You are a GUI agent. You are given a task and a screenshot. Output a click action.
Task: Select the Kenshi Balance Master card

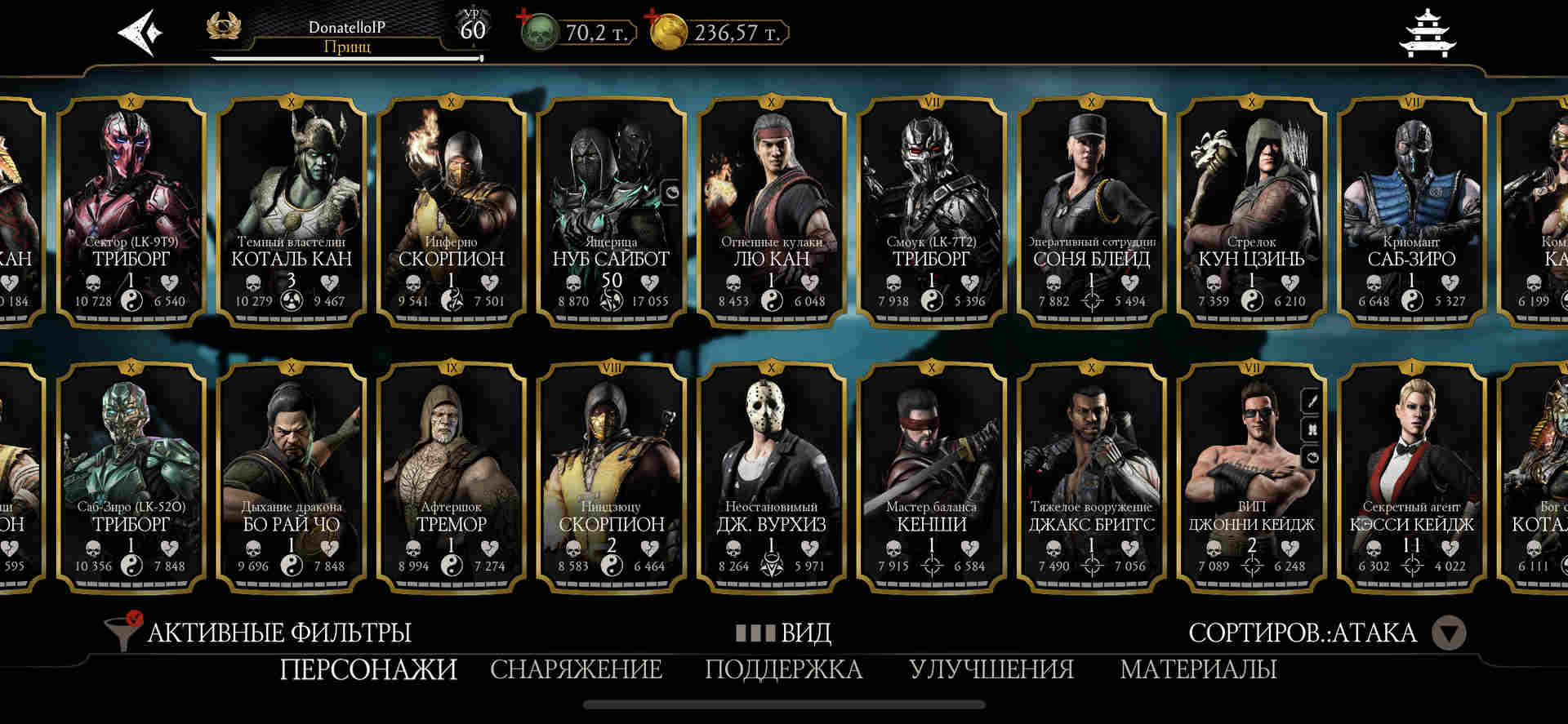[931, 476]
